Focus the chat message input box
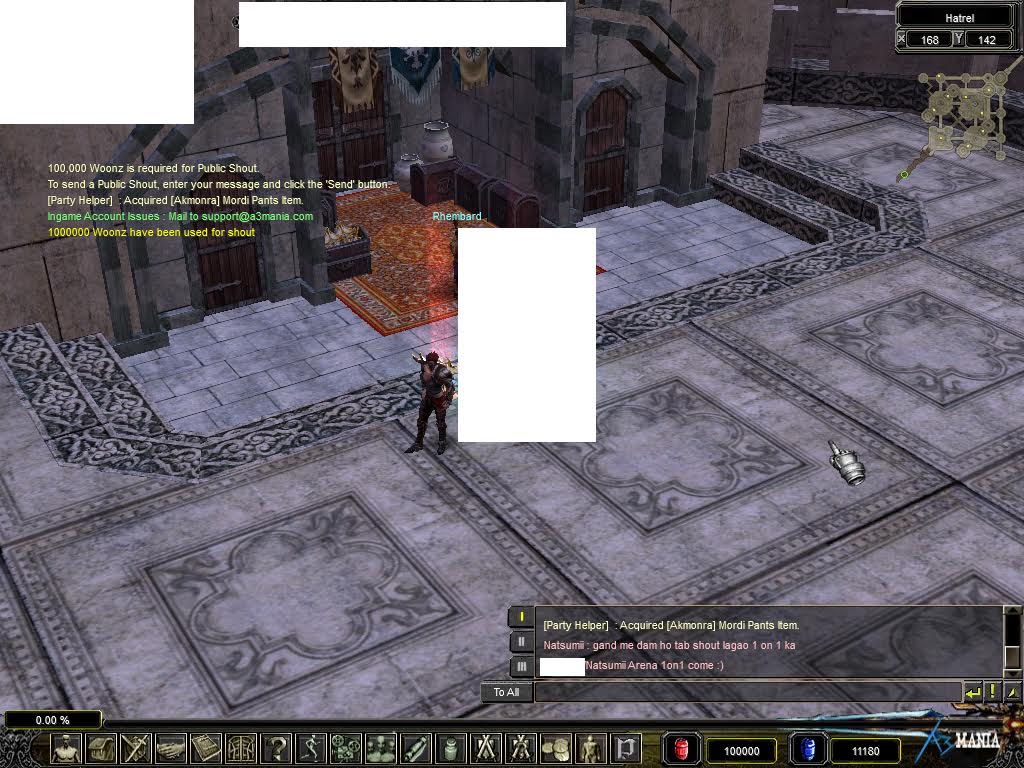Image resolution: width=1024 pixels, height=768 pixels. click(747, 692)
